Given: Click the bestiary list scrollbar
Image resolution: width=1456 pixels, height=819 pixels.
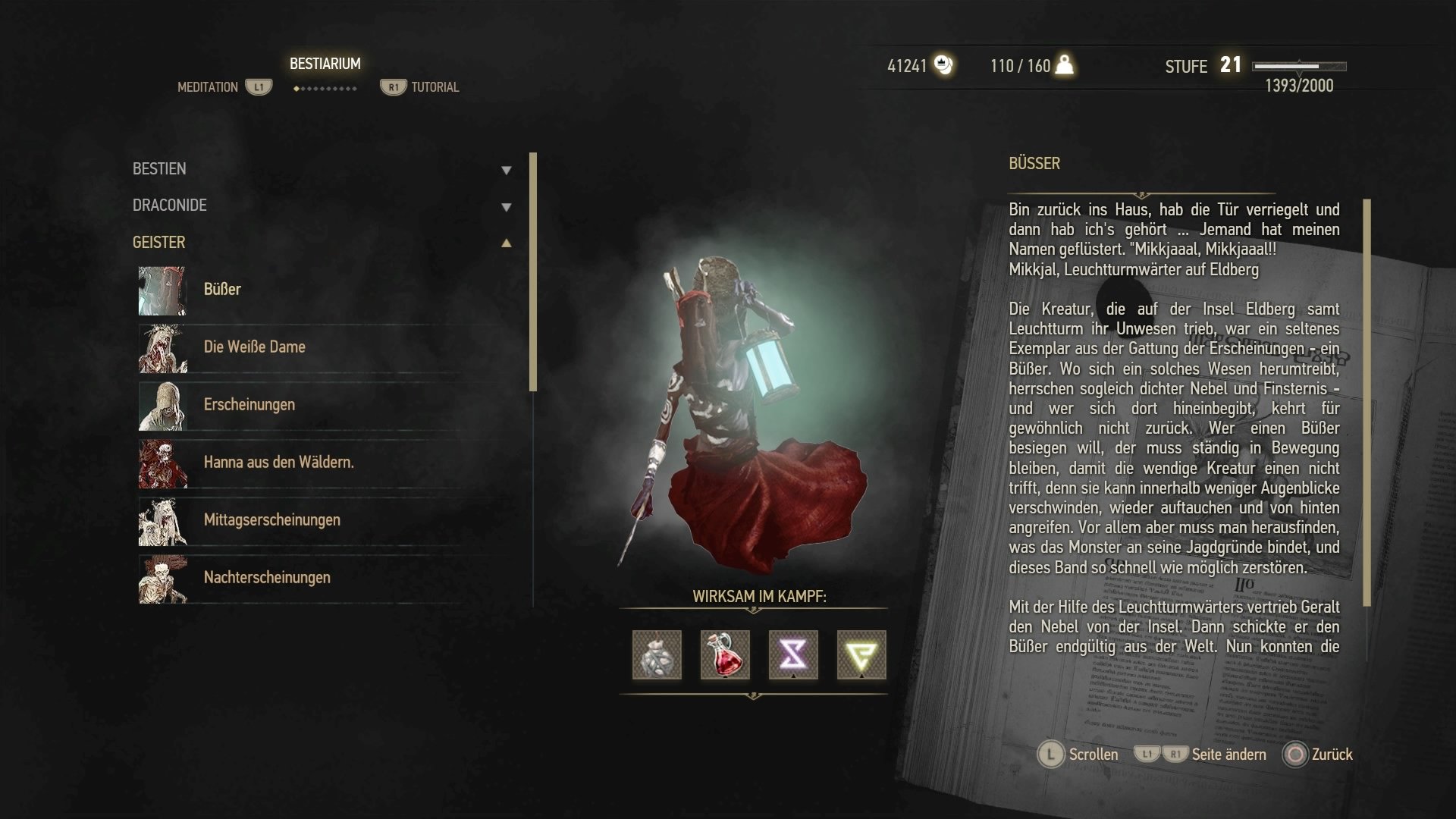Looking at the screenshot, I should (533, 271).
